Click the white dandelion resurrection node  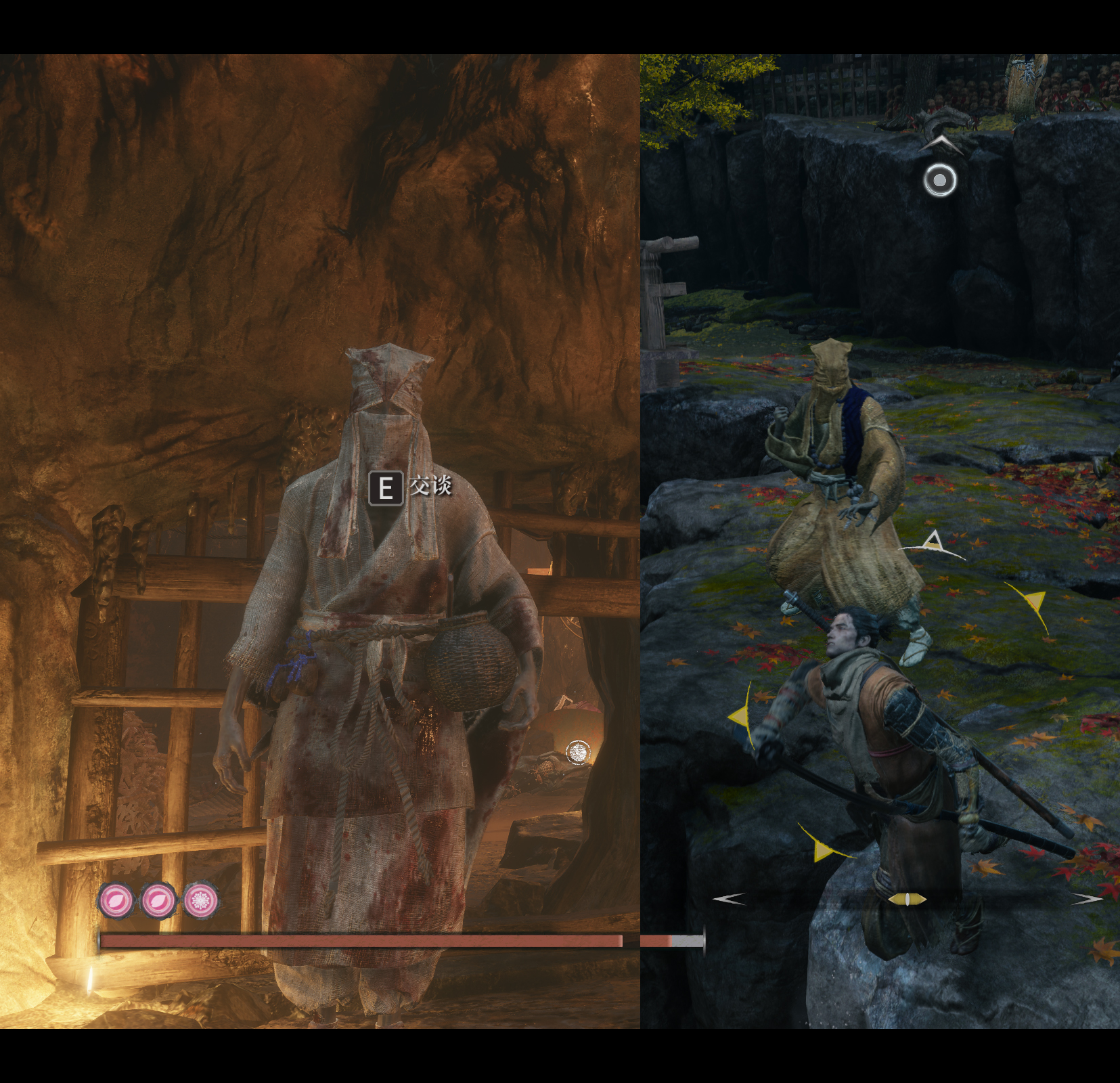point(201,900)
